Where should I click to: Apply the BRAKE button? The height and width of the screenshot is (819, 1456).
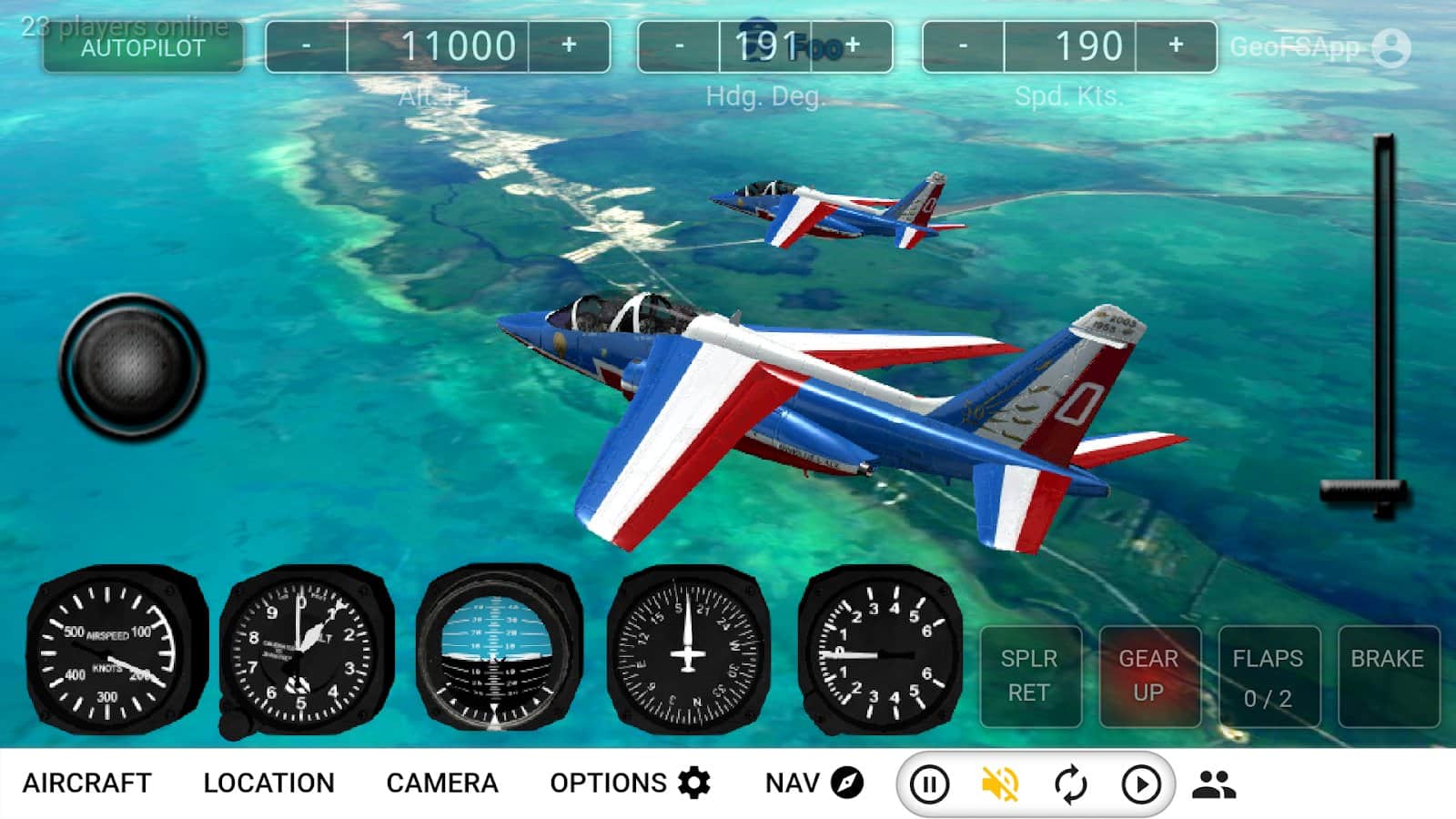(x=1387, y=675)
